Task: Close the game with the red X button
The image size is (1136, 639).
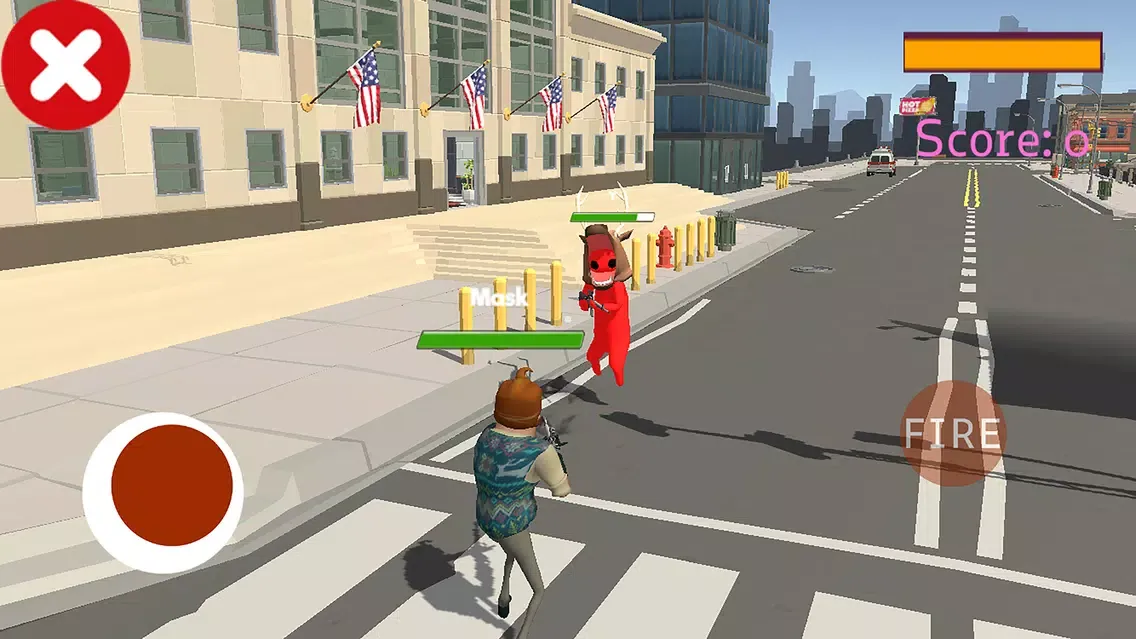Action: [65, 65]
